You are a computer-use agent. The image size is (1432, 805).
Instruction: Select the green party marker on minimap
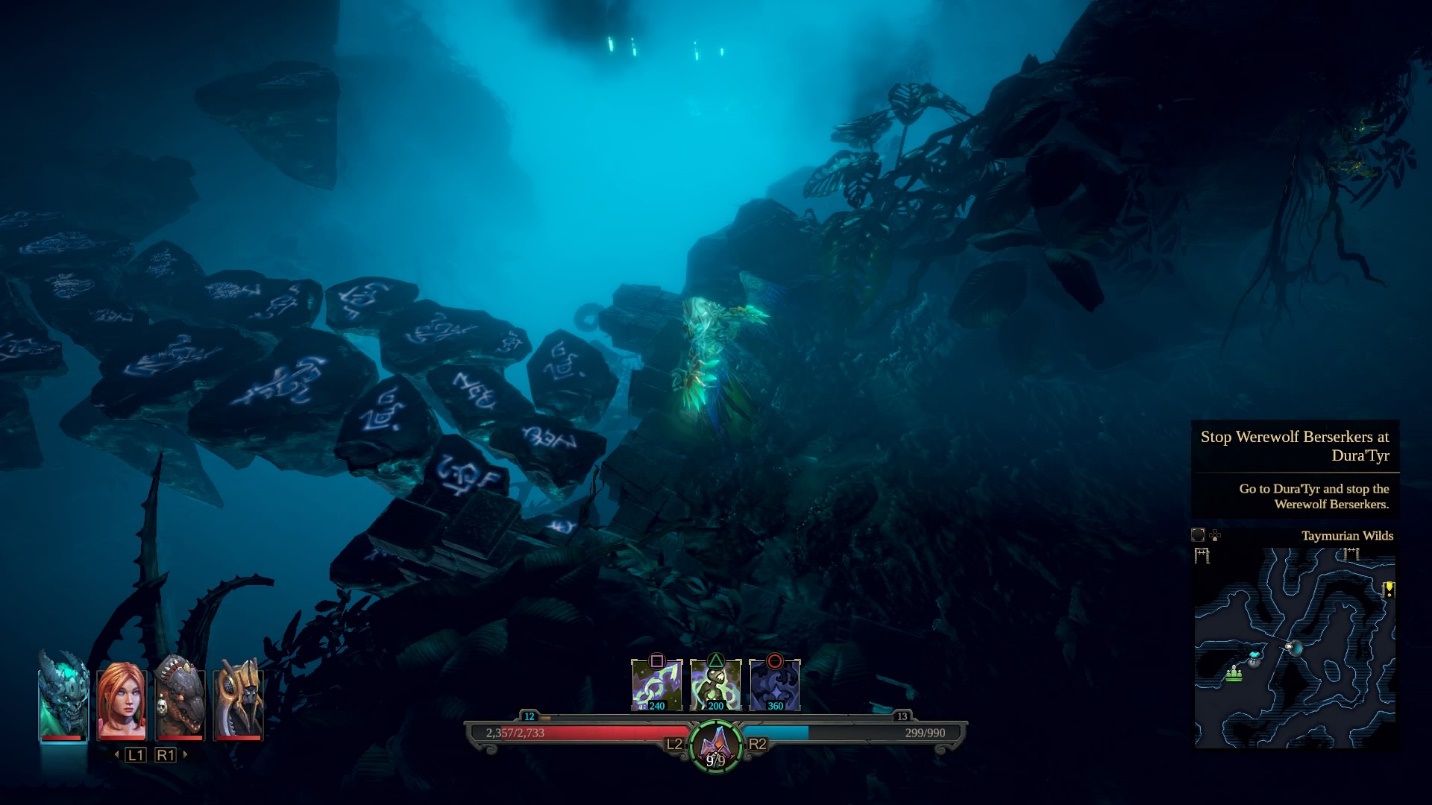tap(1234, 674)
